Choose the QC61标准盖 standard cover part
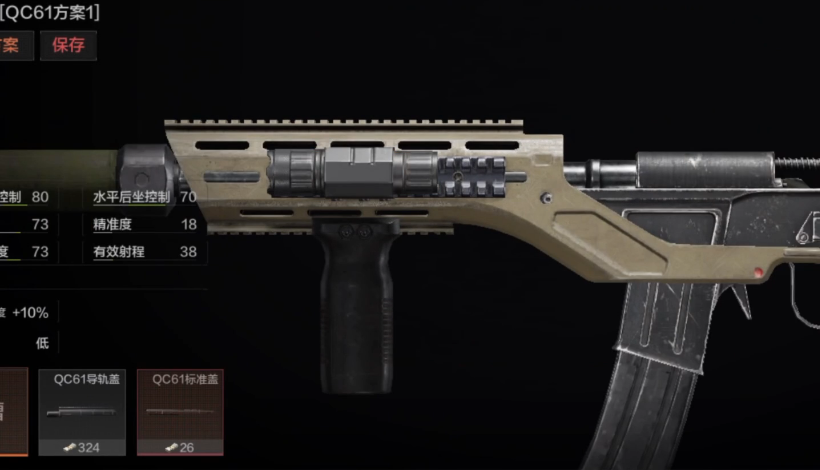The width and height of the screenshot is (820, 470). [180, 412]
